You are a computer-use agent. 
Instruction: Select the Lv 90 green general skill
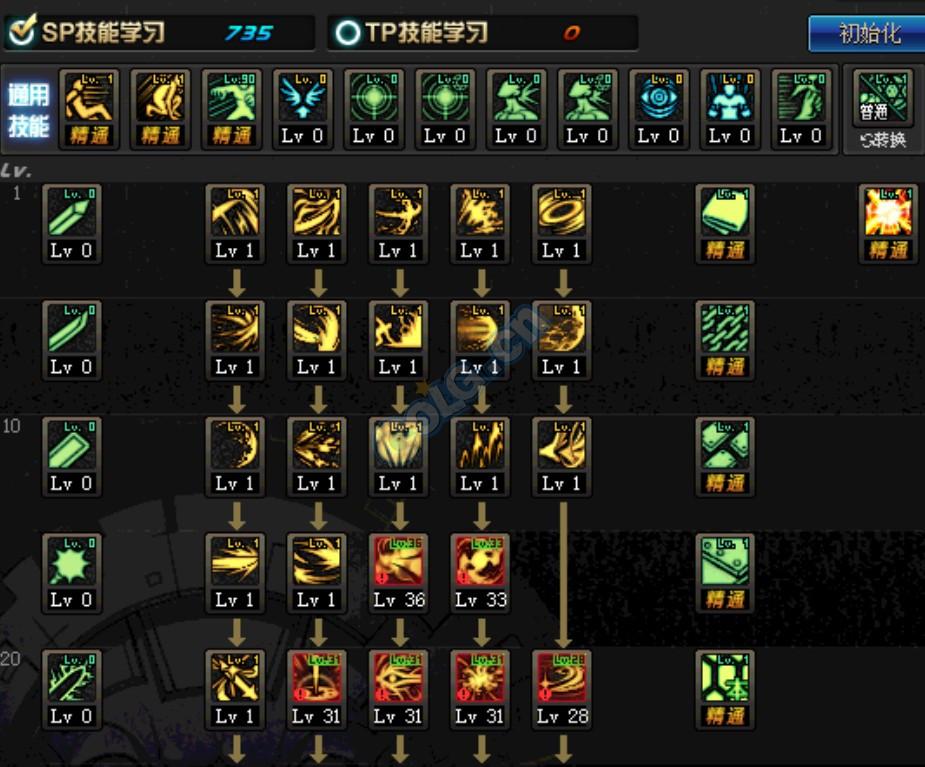(231, 98)
